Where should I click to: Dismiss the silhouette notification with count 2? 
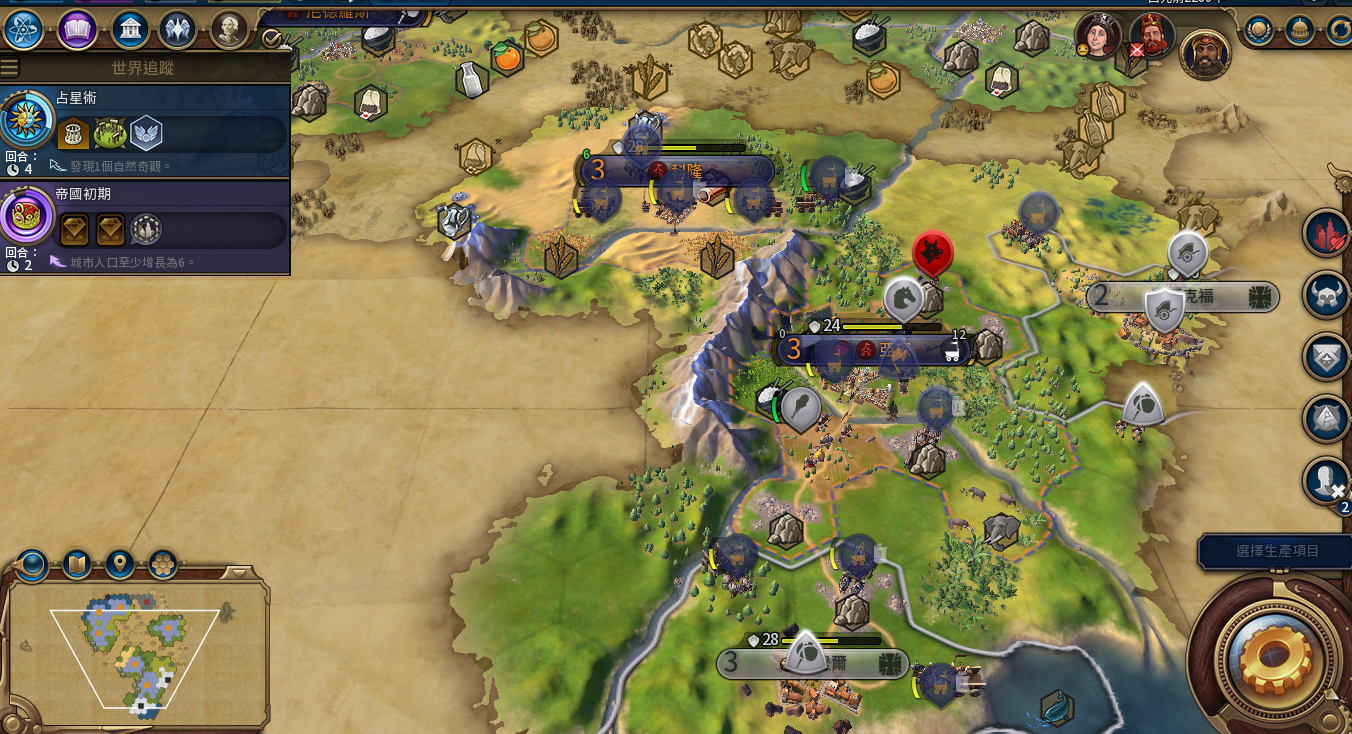(x=1327, y=481)
